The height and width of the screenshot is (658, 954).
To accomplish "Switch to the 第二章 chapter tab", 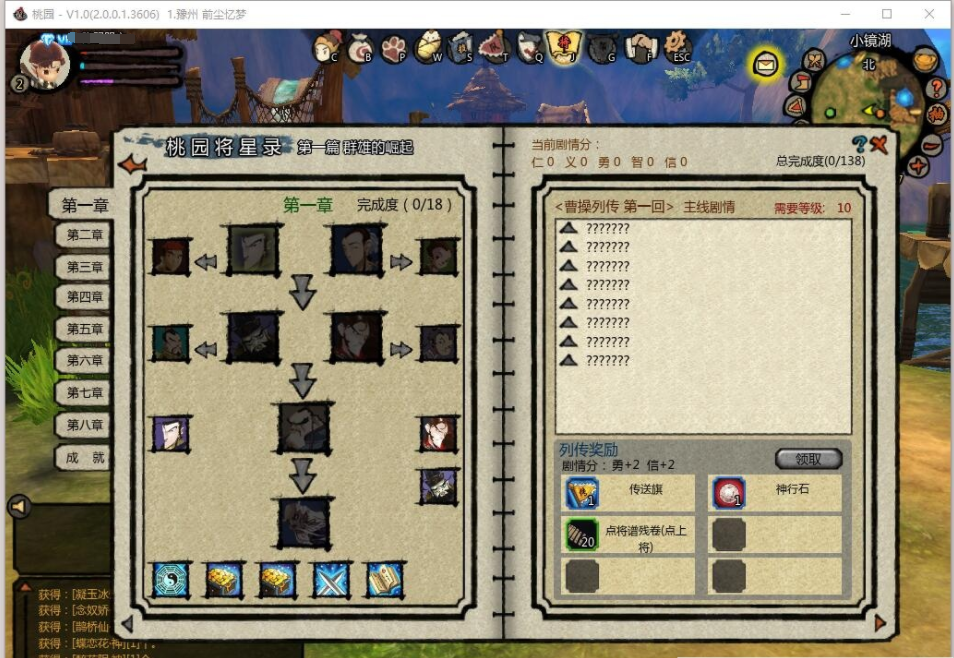I will coord(85,236).
